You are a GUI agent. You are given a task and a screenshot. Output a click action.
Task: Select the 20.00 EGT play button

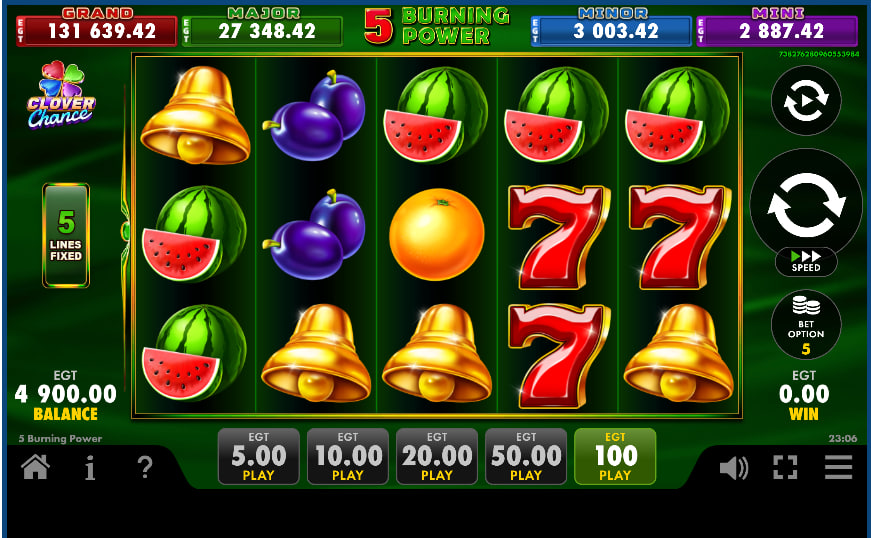436,457
